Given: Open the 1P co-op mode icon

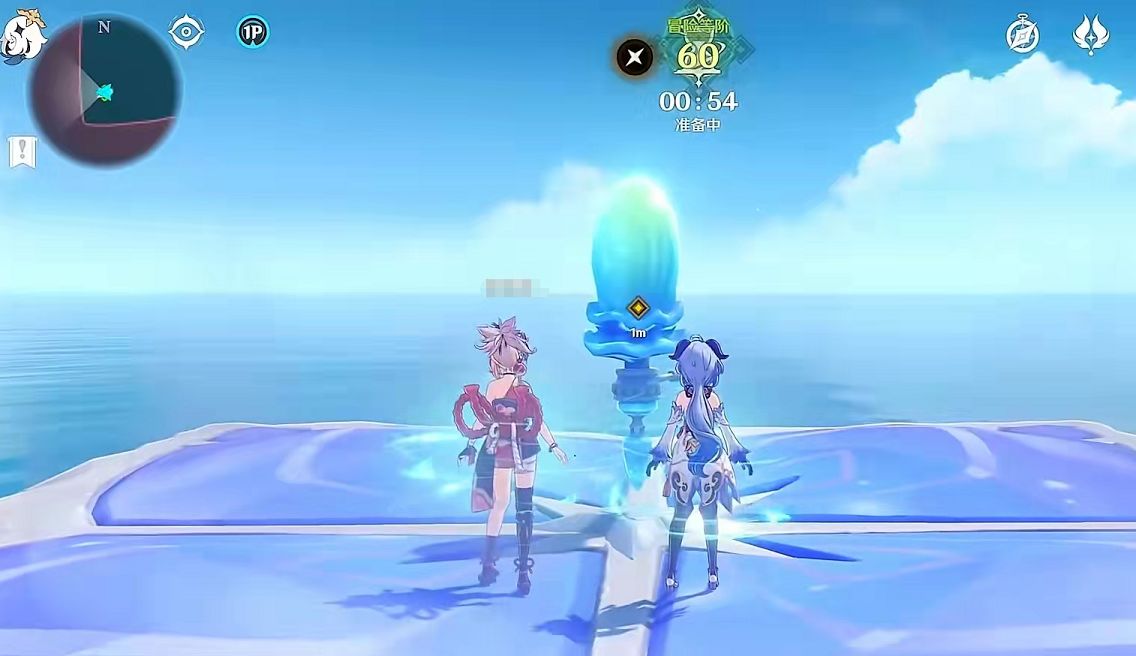Looking at the screenshot, I should [x=252, y=32].
